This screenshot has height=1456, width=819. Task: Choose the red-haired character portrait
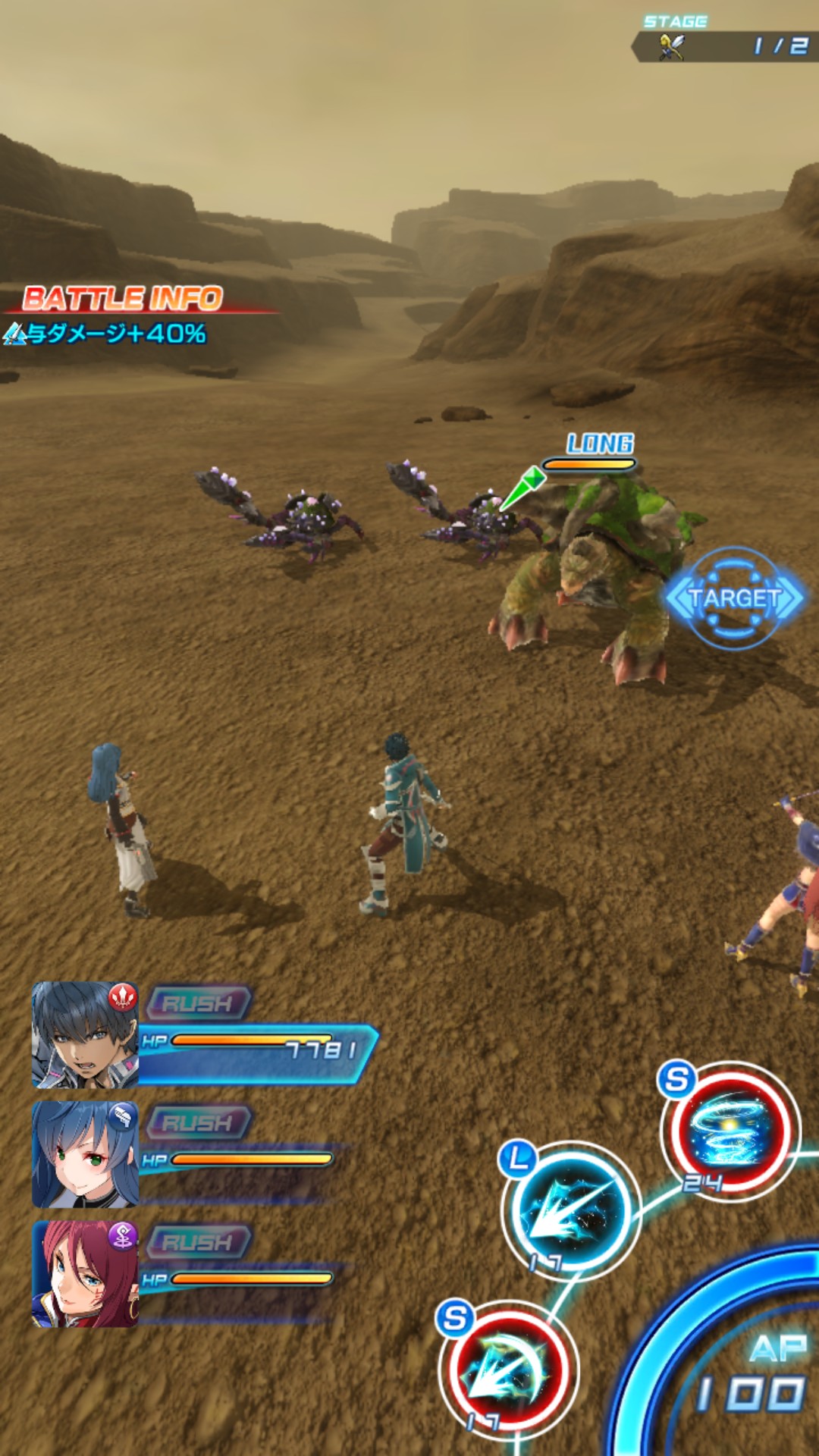[84, 1274]
